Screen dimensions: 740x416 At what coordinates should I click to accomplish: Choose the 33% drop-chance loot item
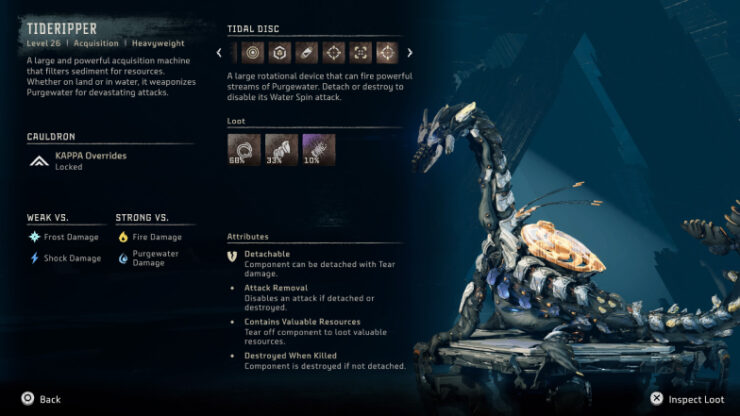281,149
